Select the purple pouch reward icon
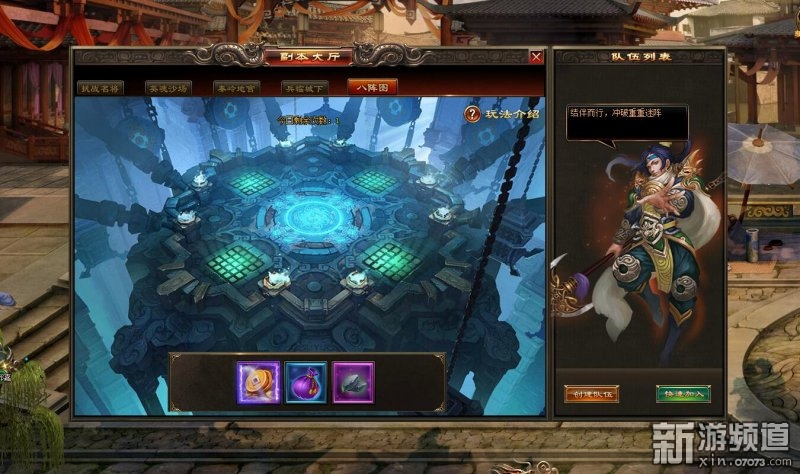 tap(305, 381)
